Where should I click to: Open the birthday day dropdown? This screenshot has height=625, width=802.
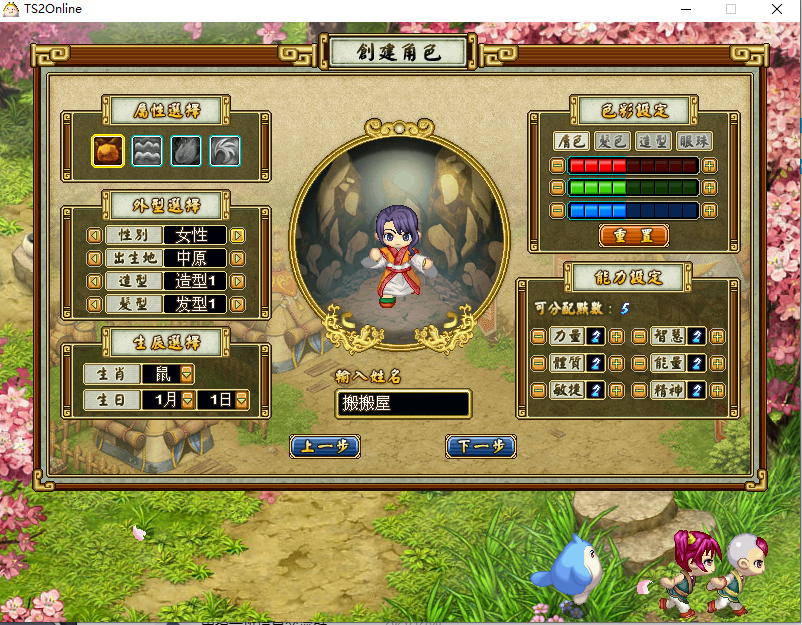[241, 400]
